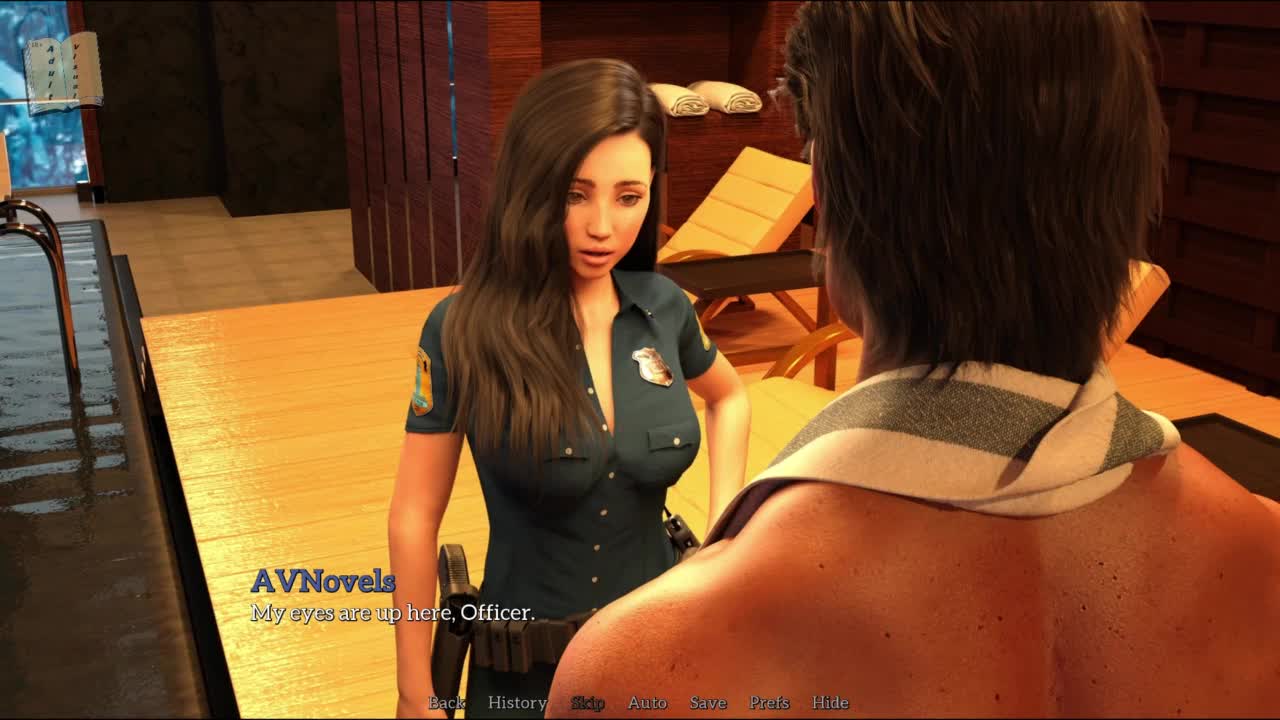Go back to previous dialogue line

click(x=447, y=703)
